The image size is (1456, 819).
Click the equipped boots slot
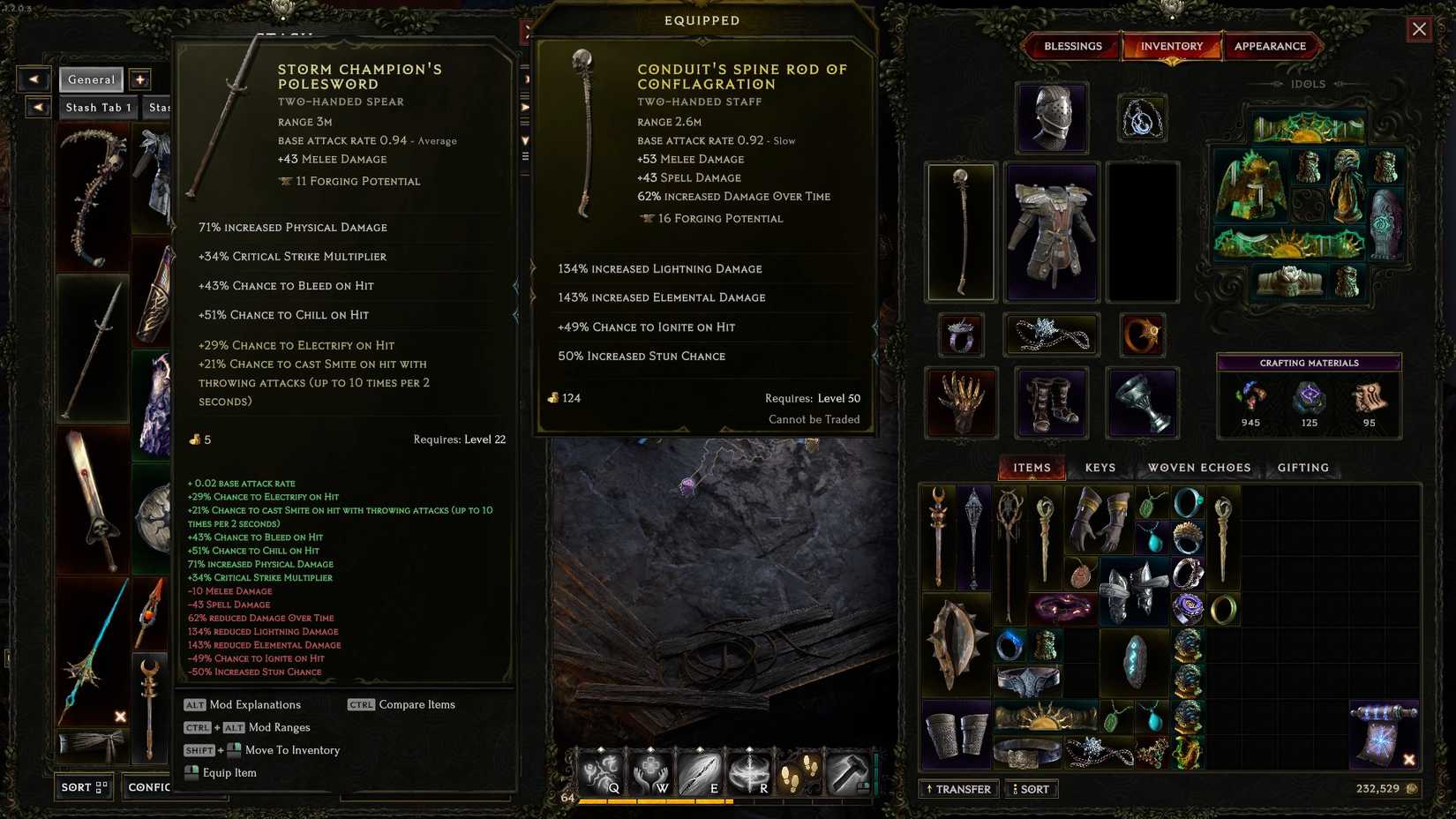pos(1051,403)
